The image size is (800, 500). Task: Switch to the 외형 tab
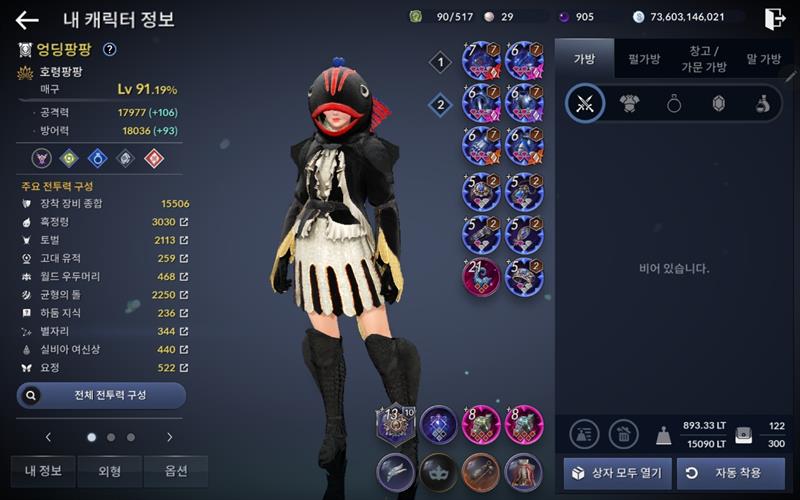click(x=109, y=471)
